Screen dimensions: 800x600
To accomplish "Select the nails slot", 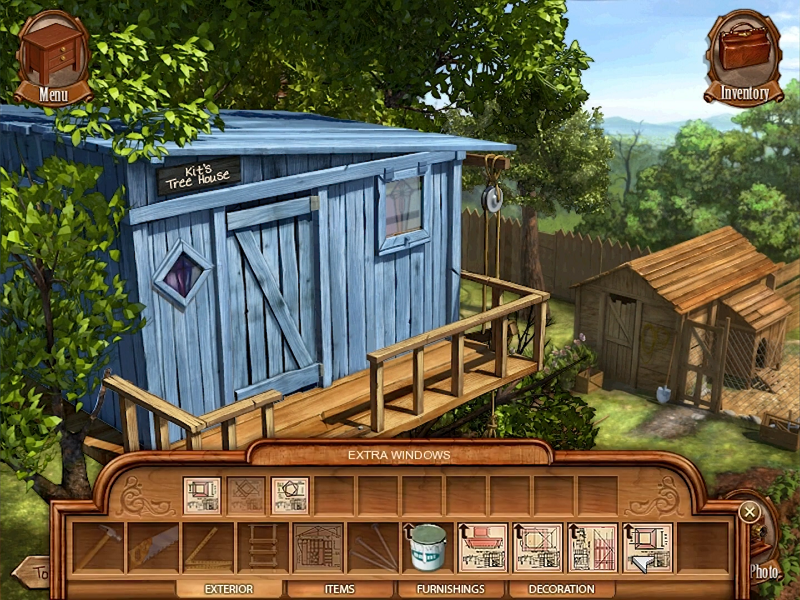I will pyautogui.click(x=372, y=548).
